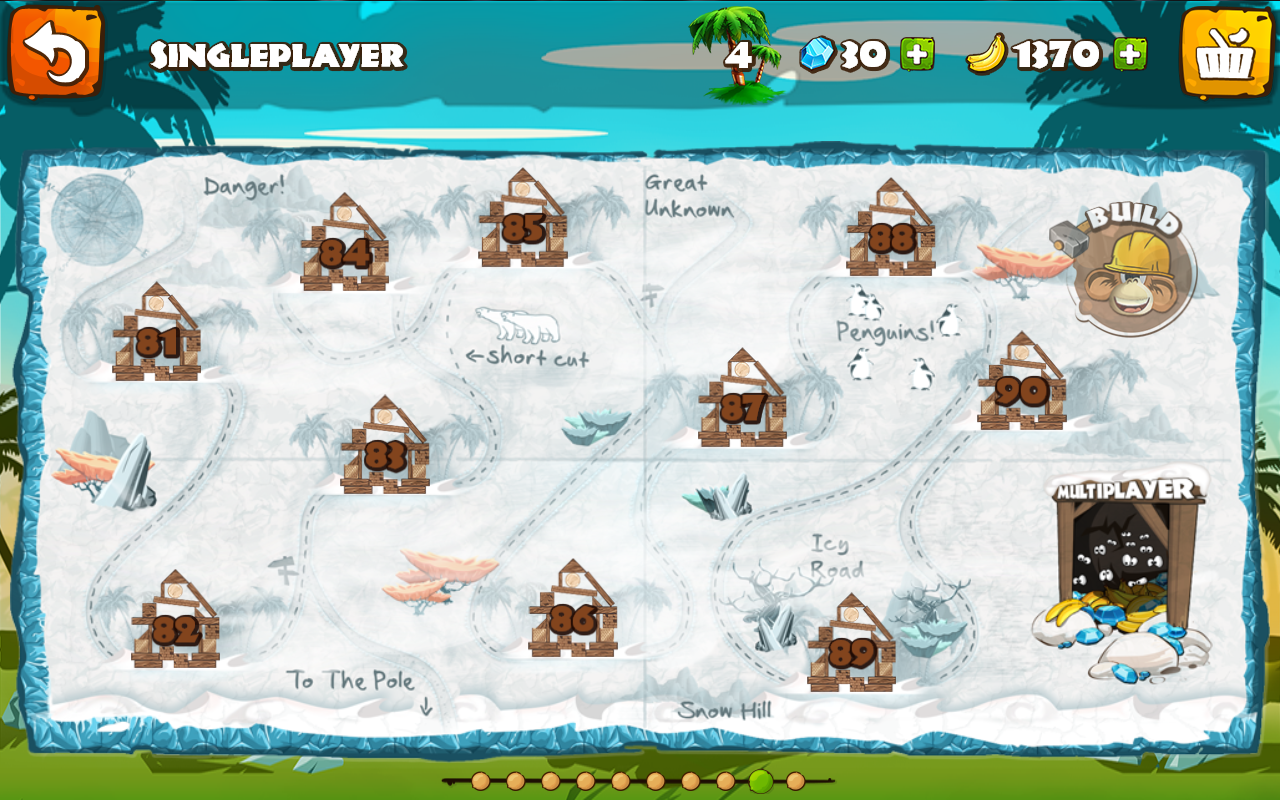The height and width of the screenshot is (800, 1280).
Task: Click the orange back arrow
Action: point(58,52)
